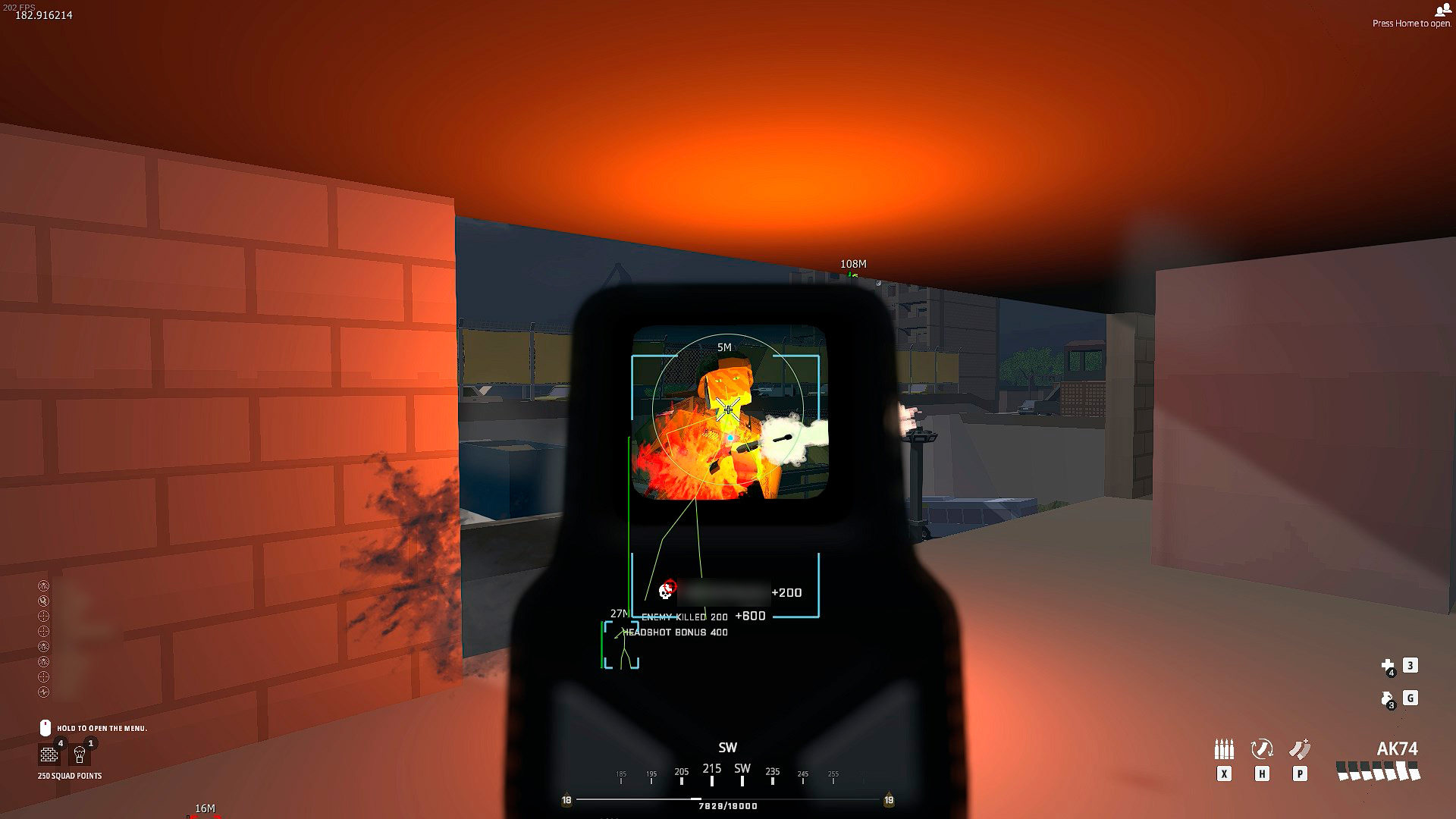Click the AK74 weapon name label
Screen dimensions: 1456x819
(x=1398, y=749)
